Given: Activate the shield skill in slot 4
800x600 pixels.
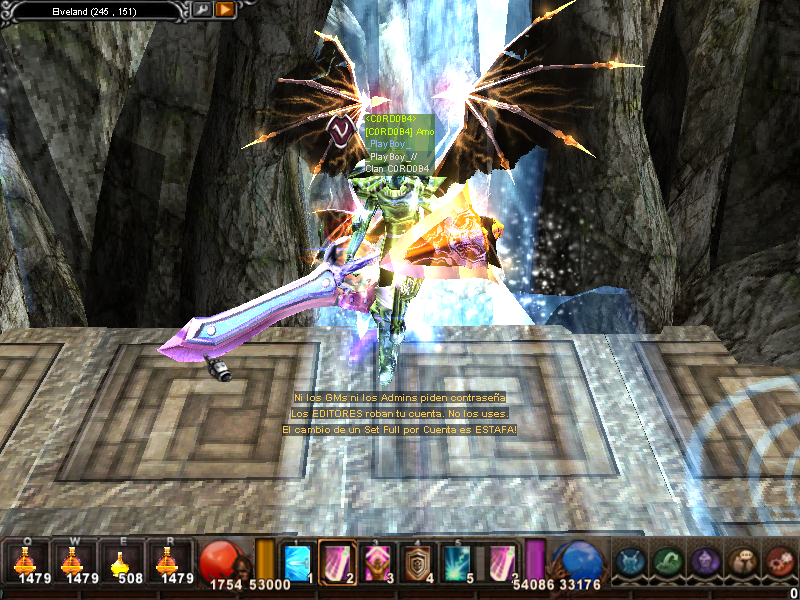Looking at the screenshot, I should tap(417, 560).
